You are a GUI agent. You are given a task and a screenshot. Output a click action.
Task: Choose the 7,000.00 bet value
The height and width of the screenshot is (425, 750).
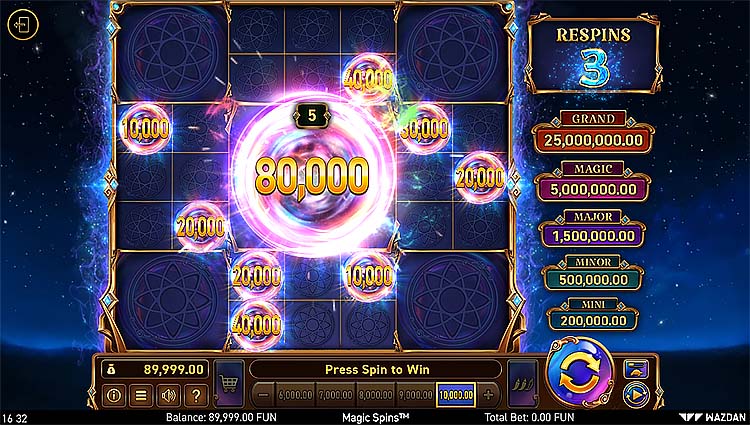click(x=335, y=395)
